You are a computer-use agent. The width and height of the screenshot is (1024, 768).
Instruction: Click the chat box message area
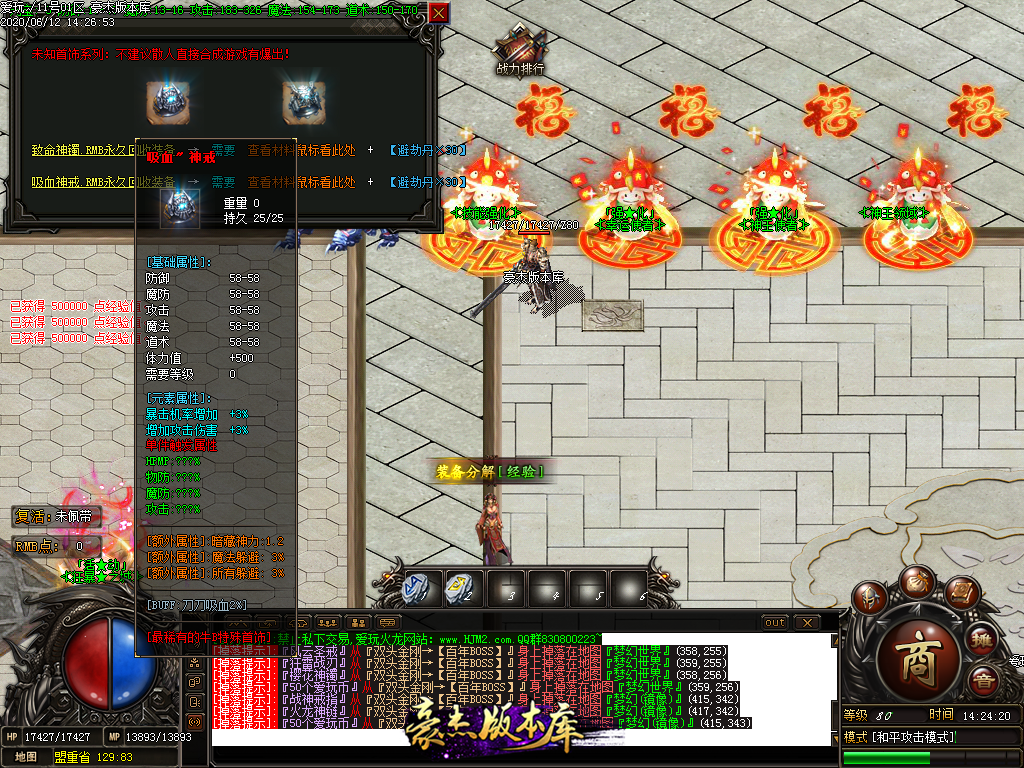522,690
